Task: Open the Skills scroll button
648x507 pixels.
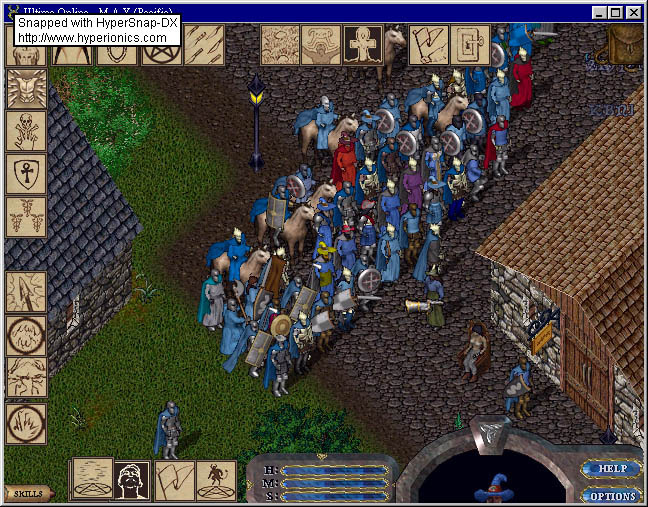Action: point(28,493)
